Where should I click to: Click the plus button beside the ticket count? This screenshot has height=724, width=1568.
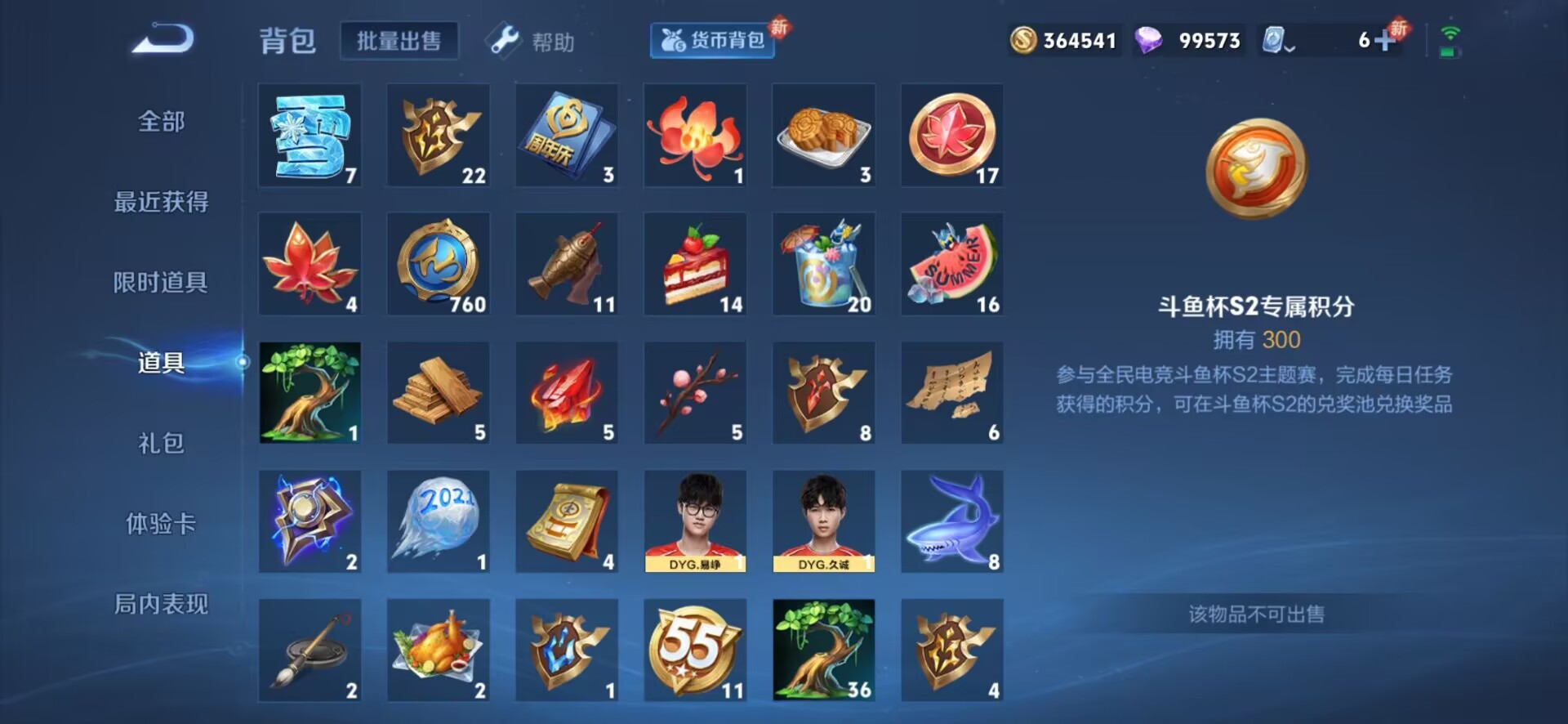click(x=1384, y=40)
